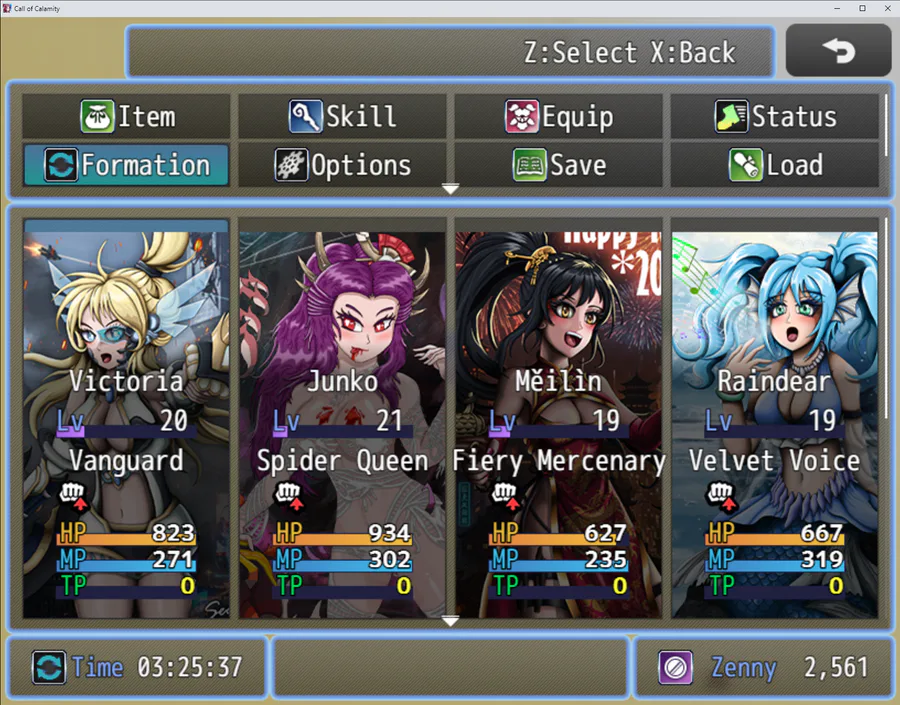
Task: Select Victoria's party card
Action: point(127,418)
